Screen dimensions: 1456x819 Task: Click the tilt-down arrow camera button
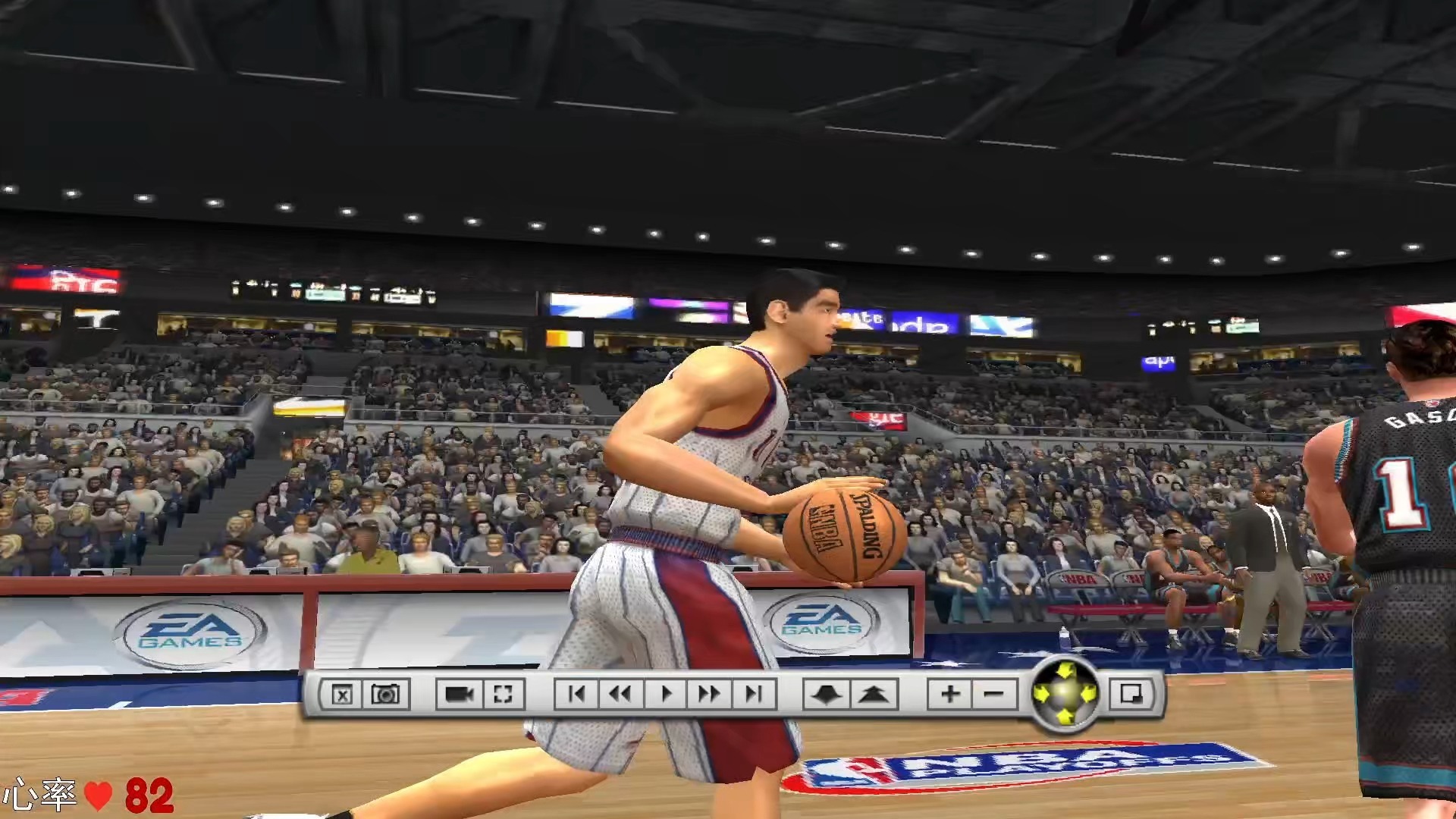[x=827, y=695]
